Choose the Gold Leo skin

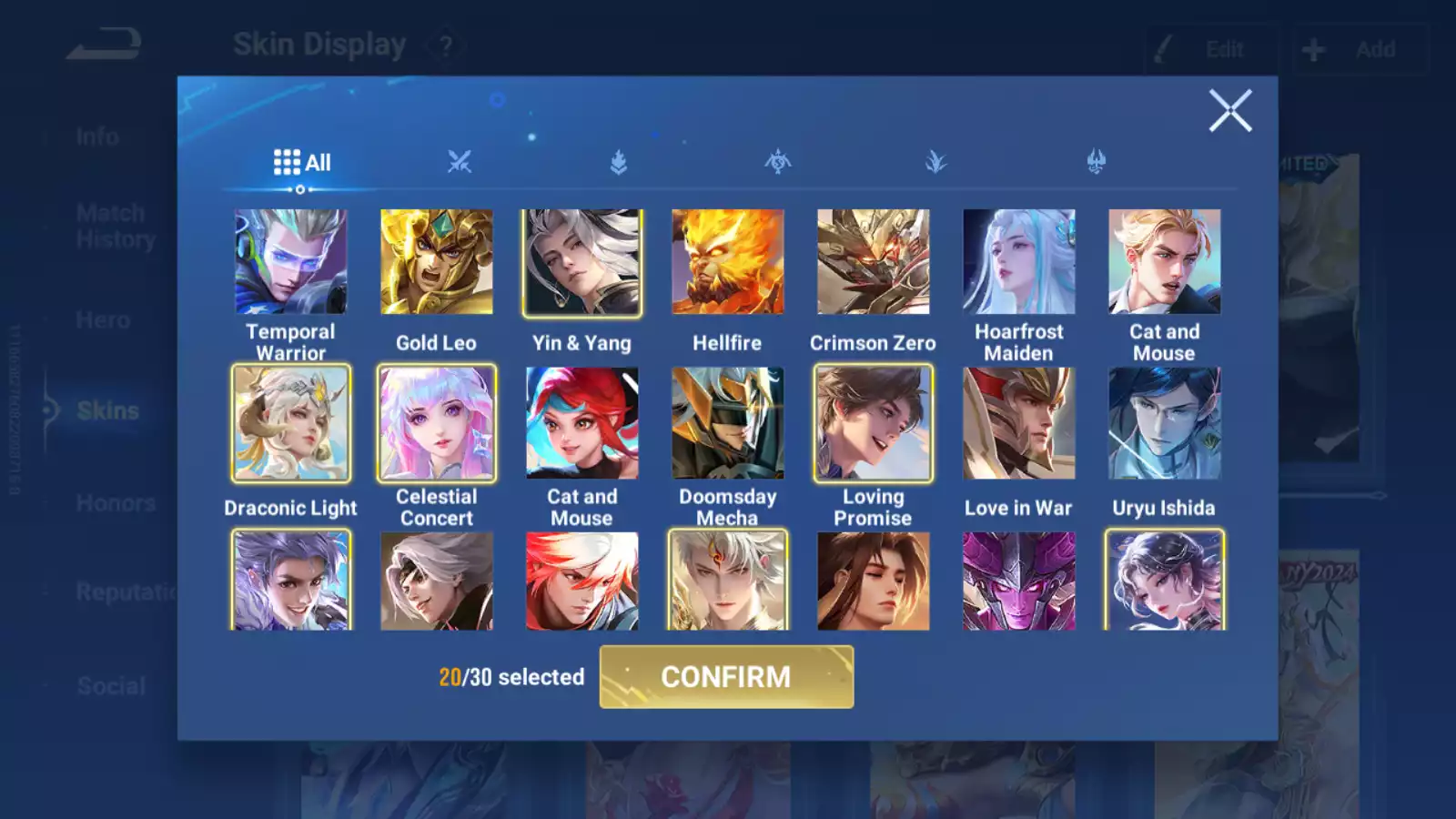click(436, 262)
